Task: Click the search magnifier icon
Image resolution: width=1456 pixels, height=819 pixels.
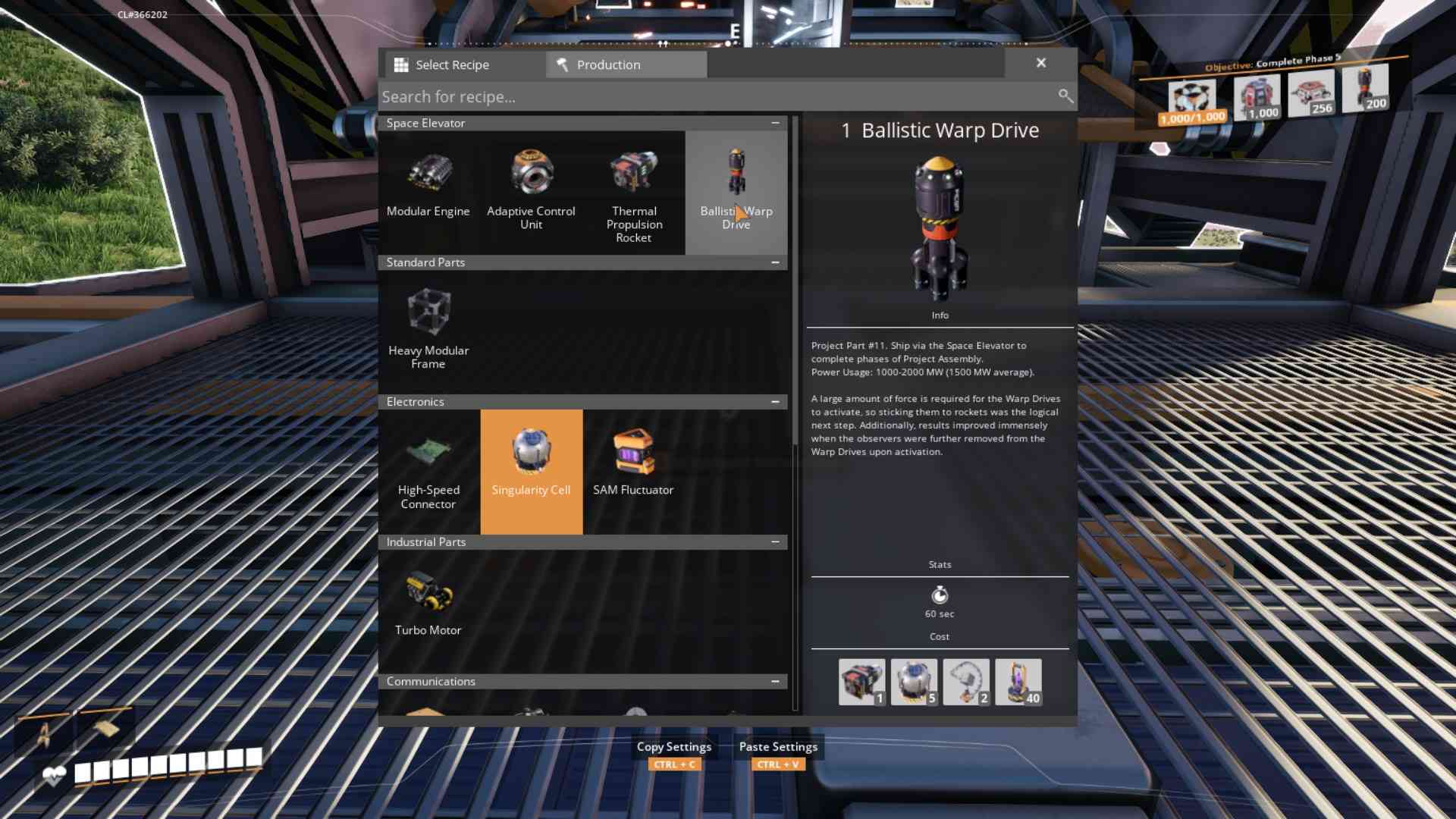Action: 1065,96
